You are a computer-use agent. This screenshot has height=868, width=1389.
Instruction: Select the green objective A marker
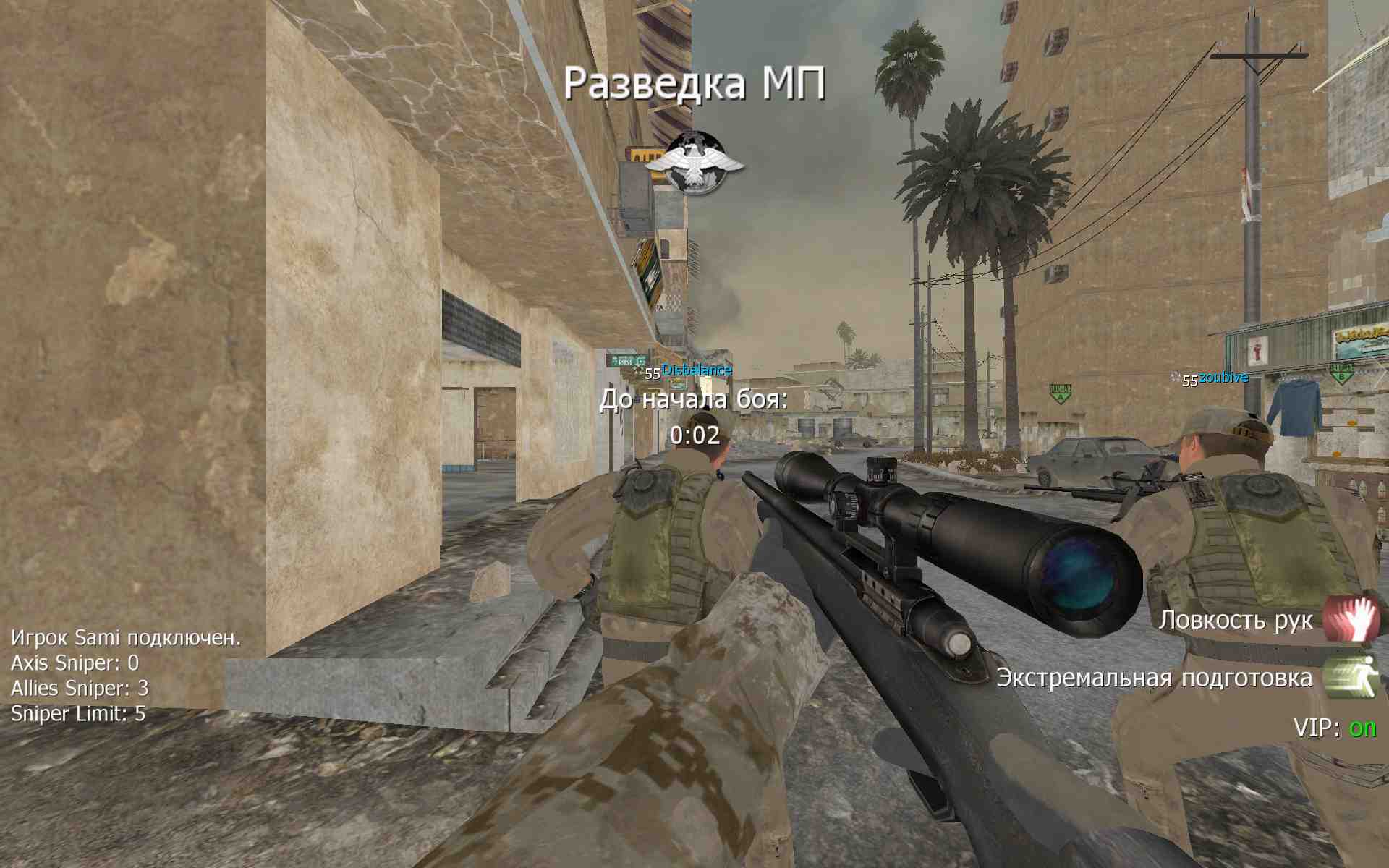1060,393
